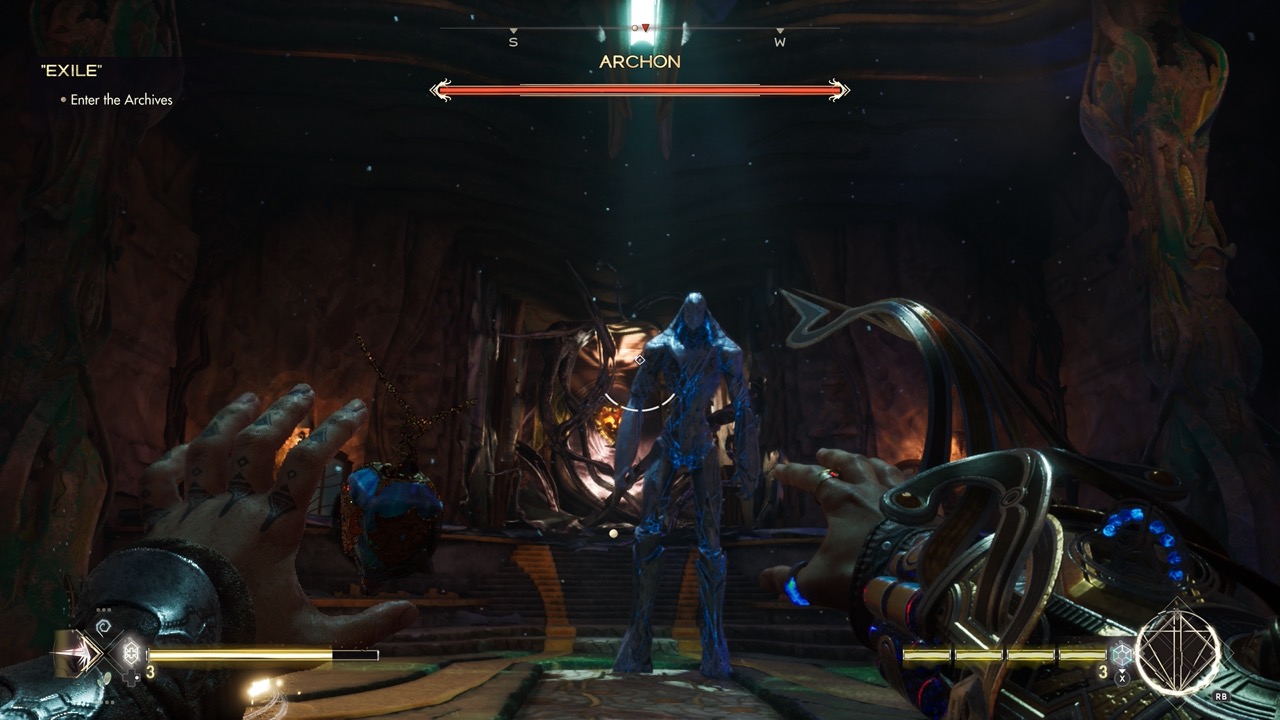
Task: Click the RB button prompt icon
Action: tap(1221, 697)
